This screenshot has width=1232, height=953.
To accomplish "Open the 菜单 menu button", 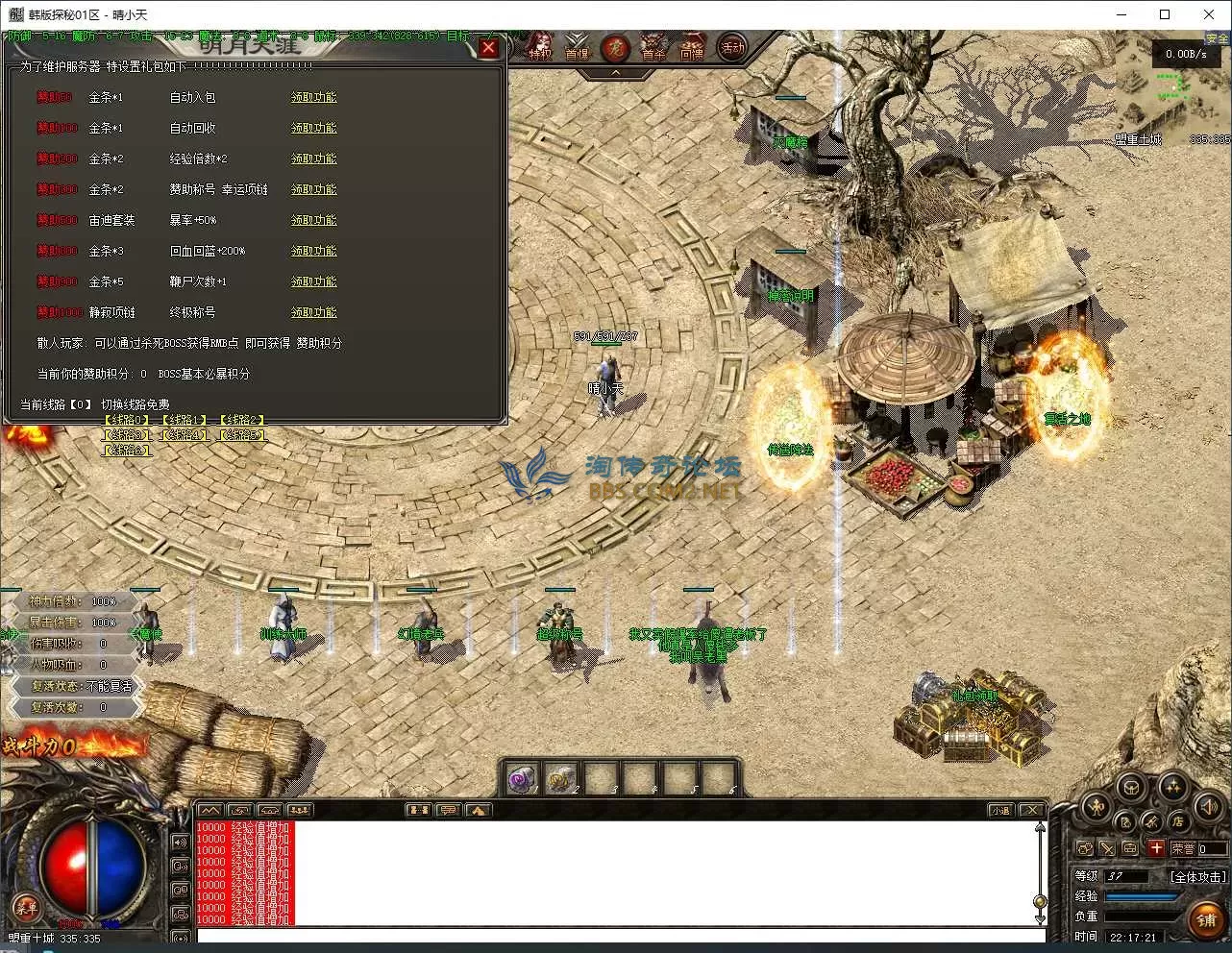I will coord(26,907).
